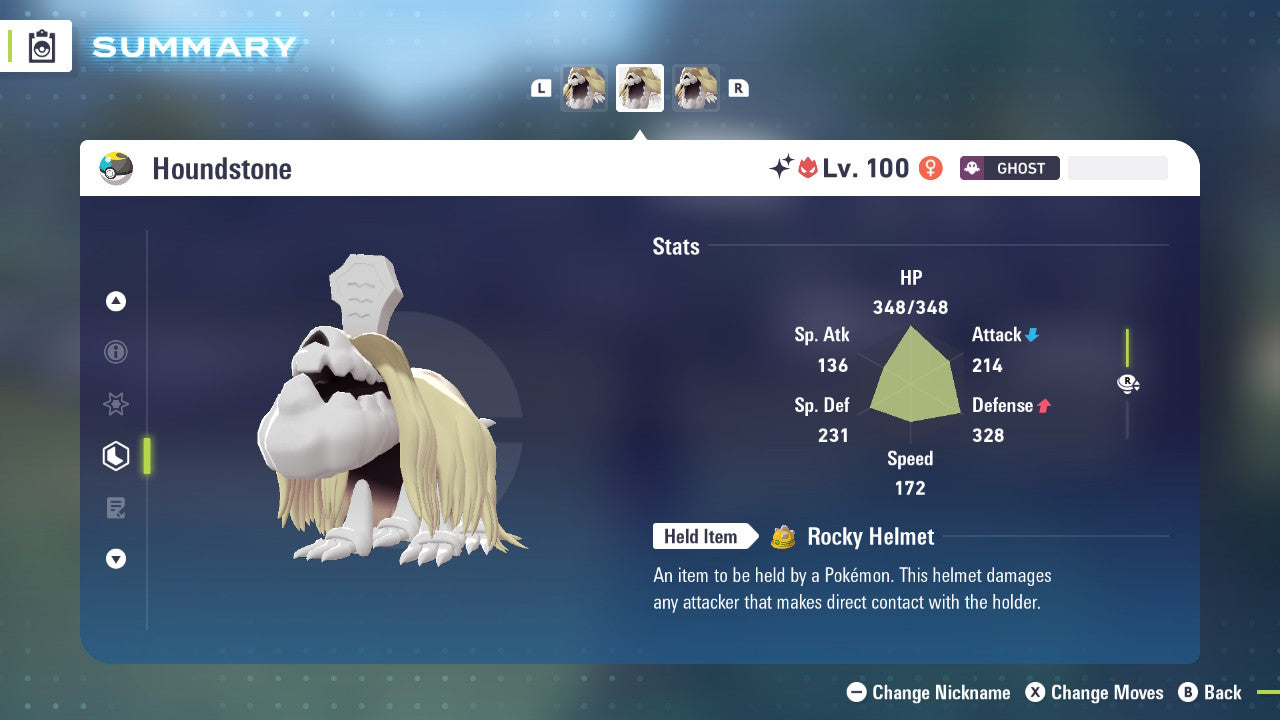Expand the upward arrow at sidebar top
The width and height of the screenshot is (1280, 720).
[x=116, y=301]
